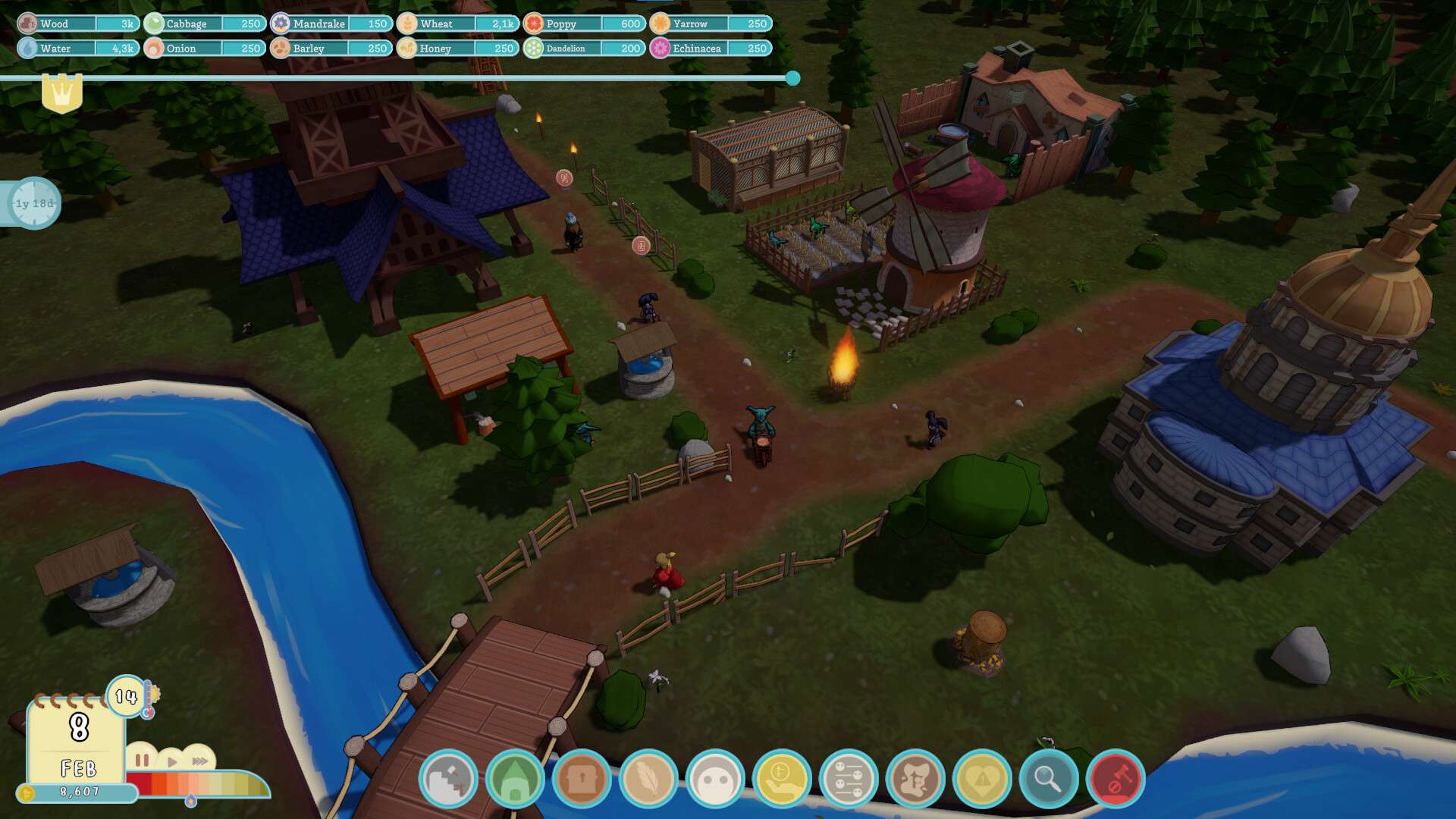The height and width of the screenshot is (819, 1456).
Task: Select the Echinacea resource entry
Action: click(711, 49)
